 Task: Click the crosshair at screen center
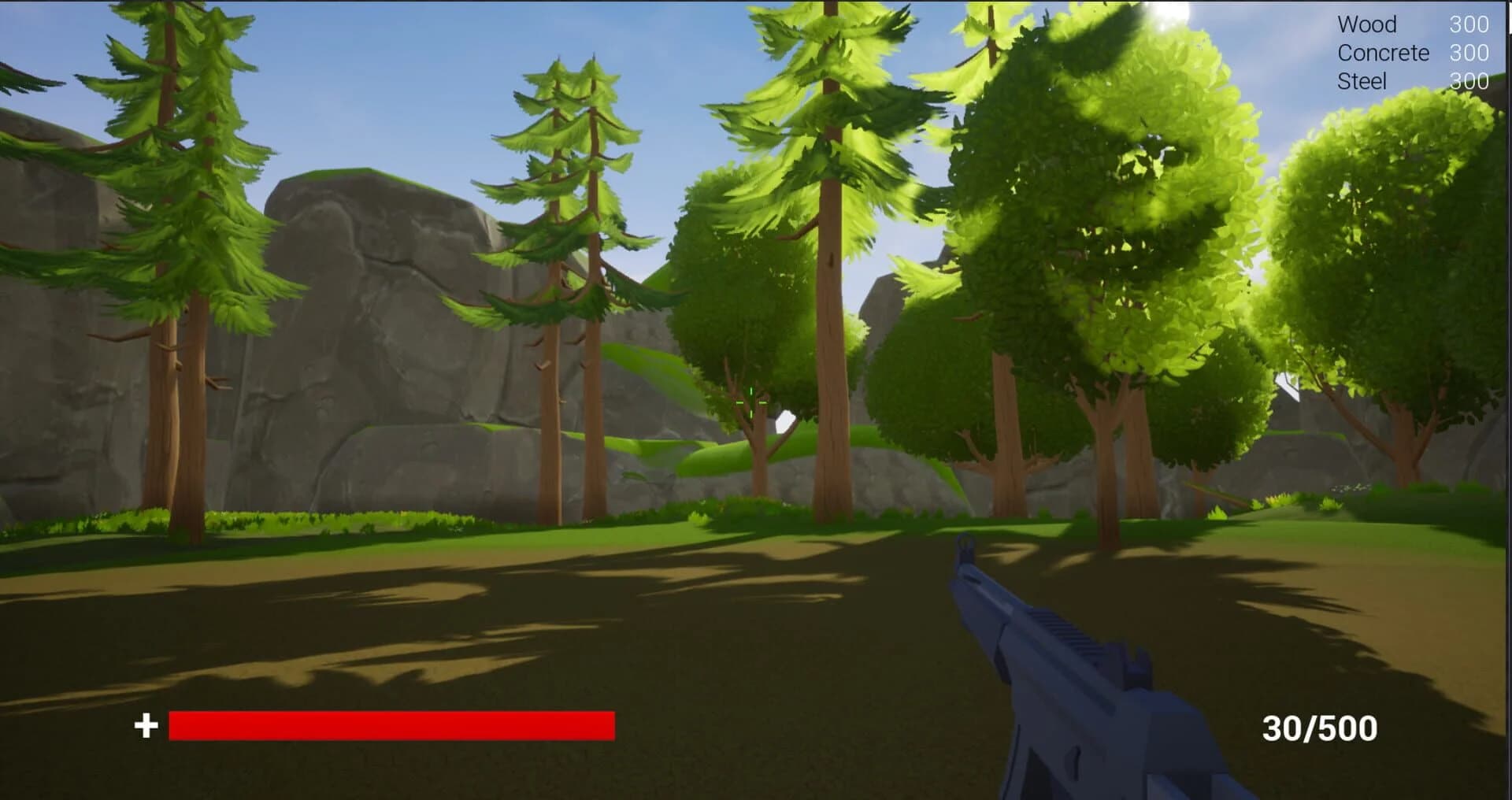752,402
